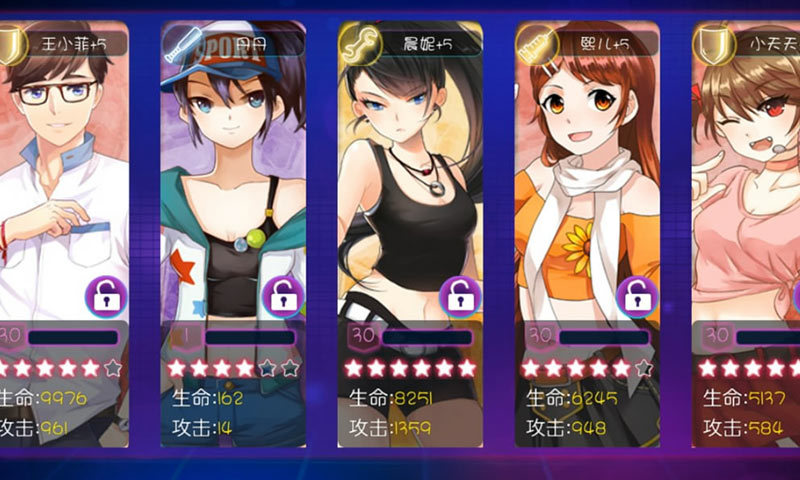The image size is (800, 480).
Task: Click the baseball bat class icon on 丹丹's card
Action: click(x=182, y=44)
